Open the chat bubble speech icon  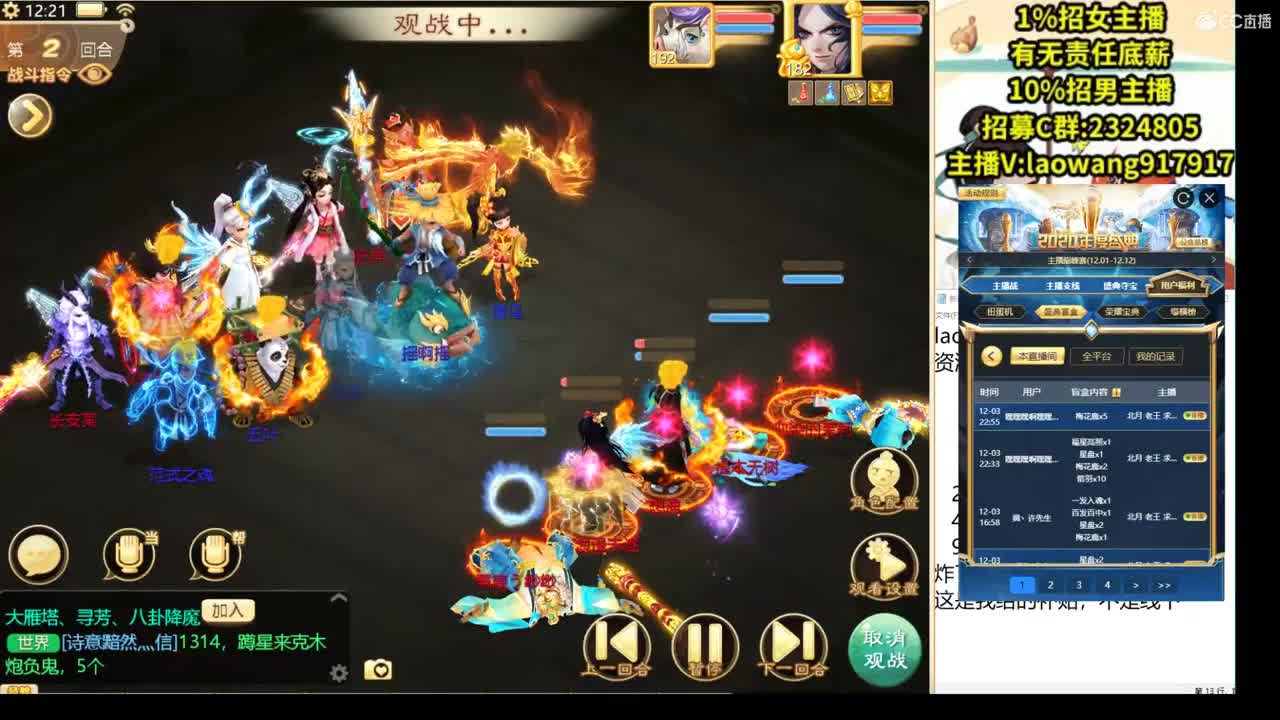point(39,554)
